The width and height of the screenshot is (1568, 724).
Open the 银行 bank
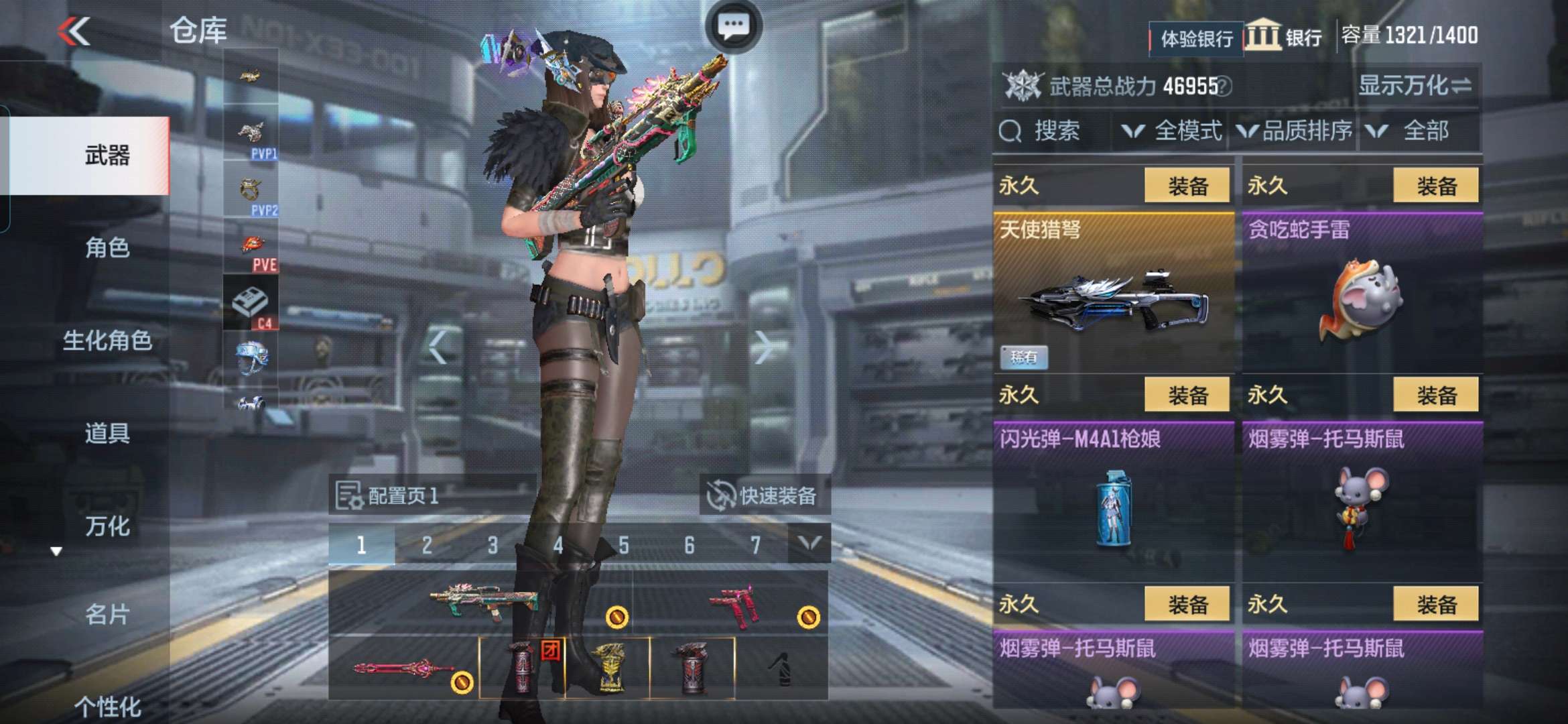(1284, 36)
